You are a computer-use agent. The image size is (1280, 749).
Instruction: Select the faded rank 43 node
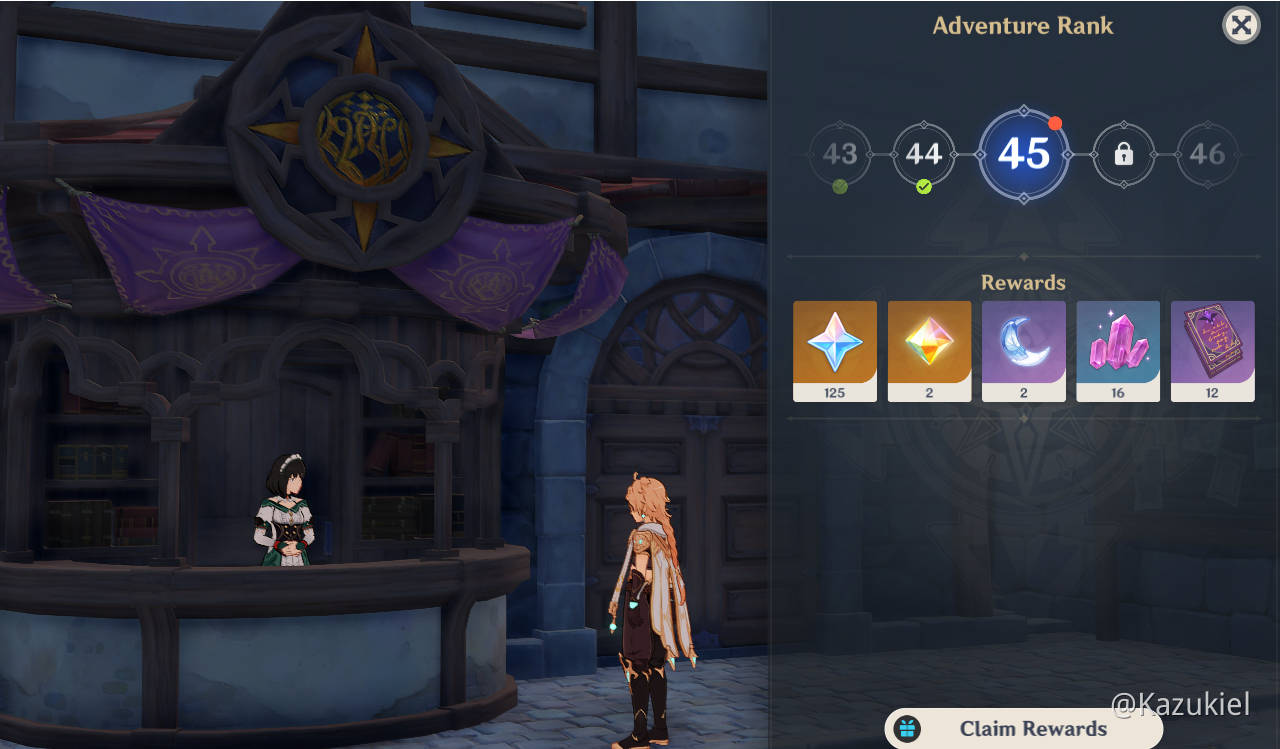click(839, 155)
